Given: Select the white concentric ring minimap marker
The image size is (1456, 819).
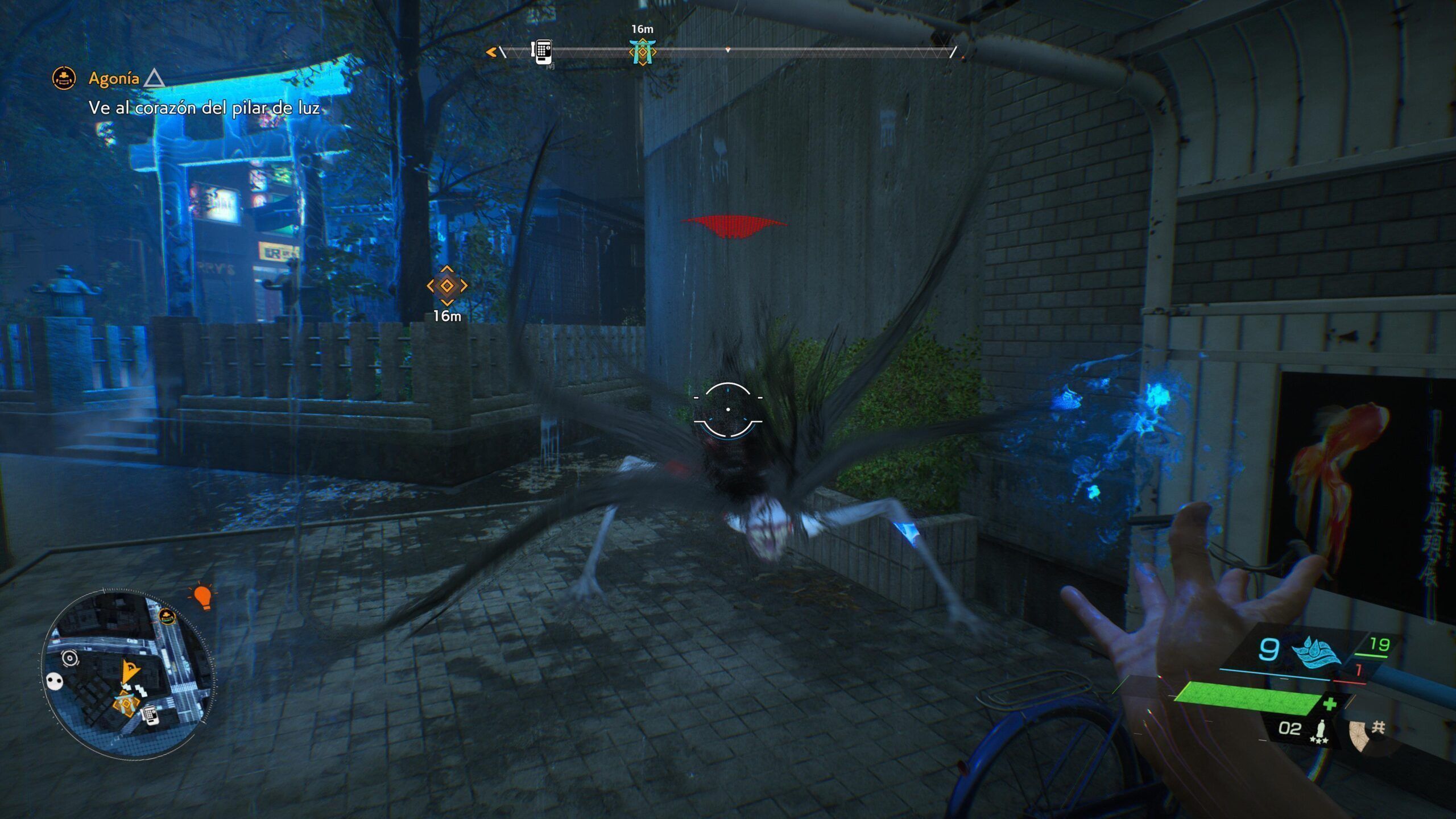Looking at the screenshot, I should pyautogui.click(x=69, y=658).
